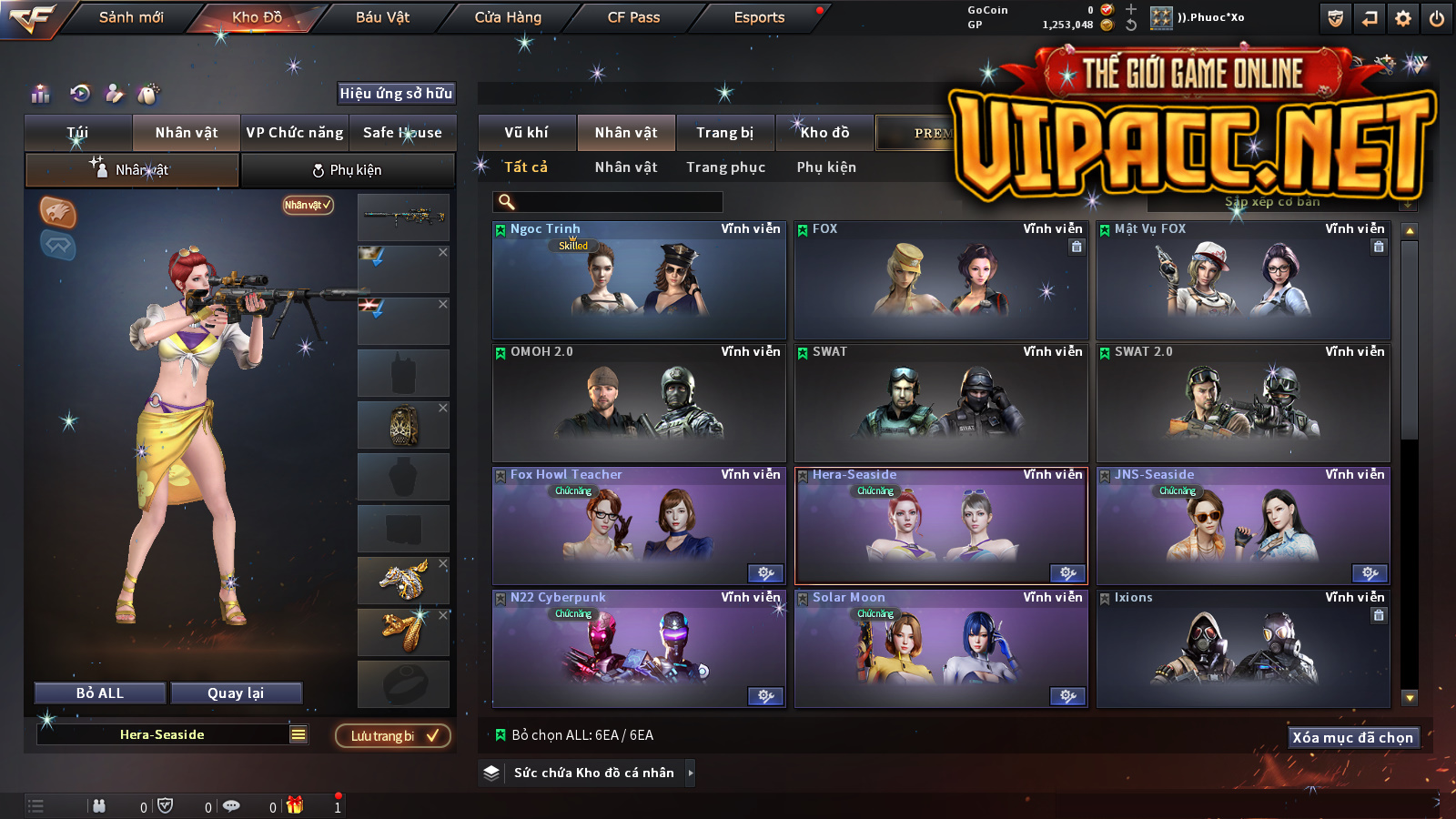Click Xóa mục đã chọn button
The image size is (1456, 819).
pos(1352,738)
